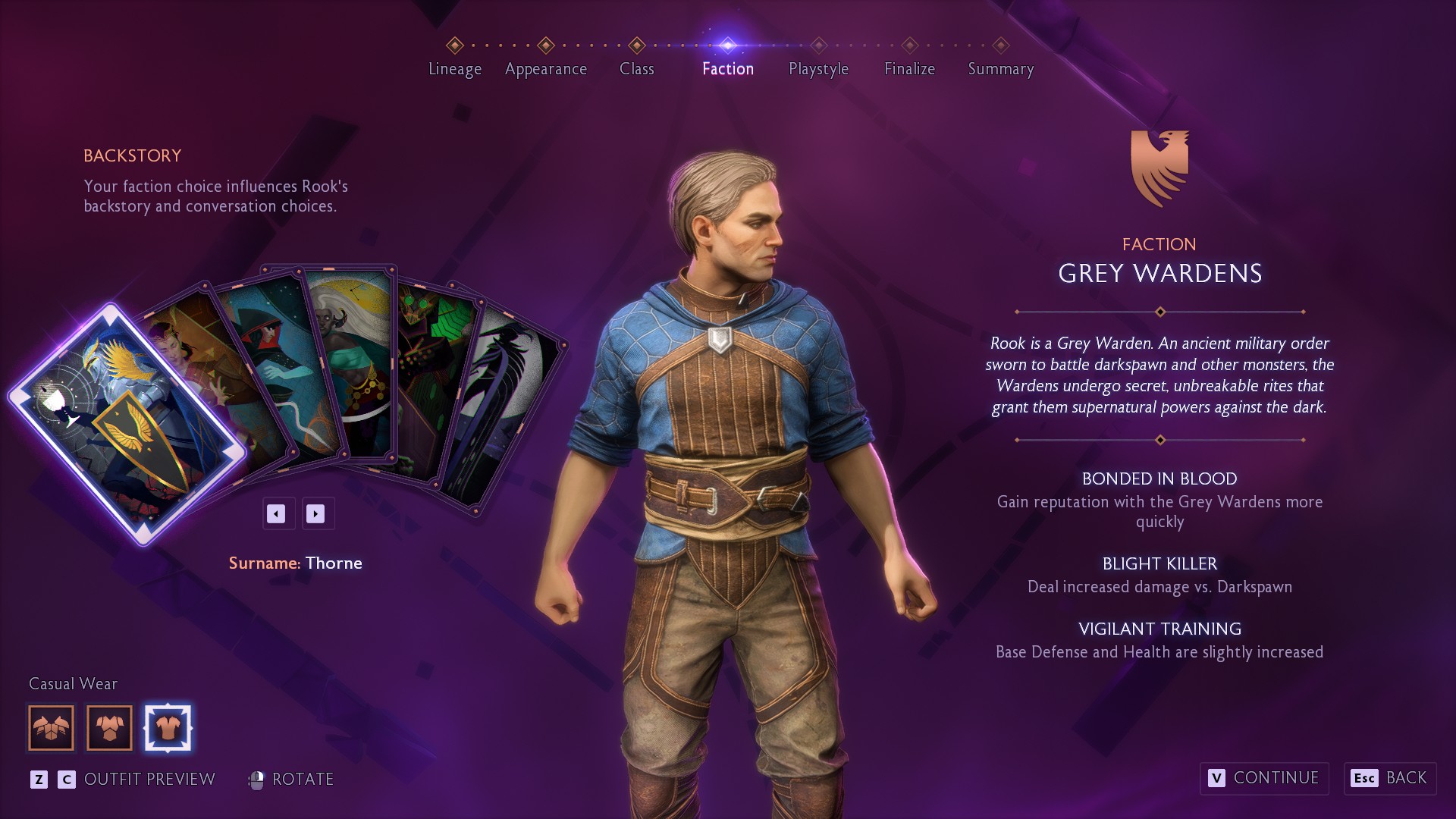The width and height of the screenshot is (1456, 819).
Task: Preview the chest armor outfit icon
Action: coord(110,728)
